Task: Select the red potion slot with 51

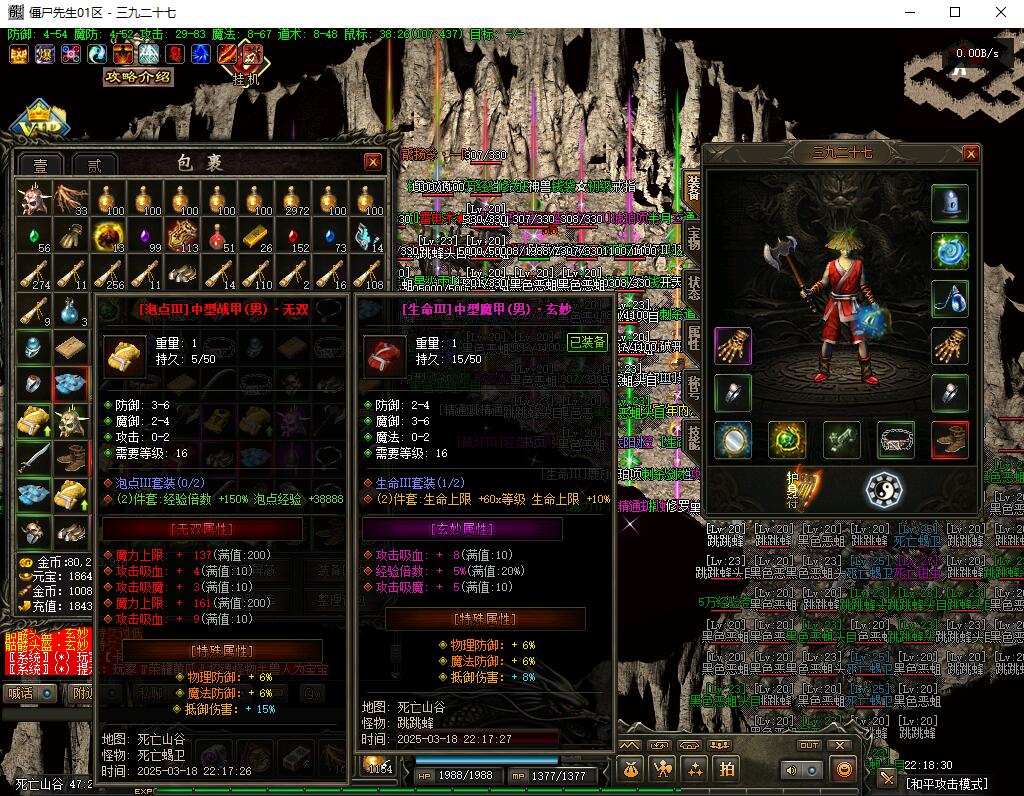Action: click(x=220, y=236)
